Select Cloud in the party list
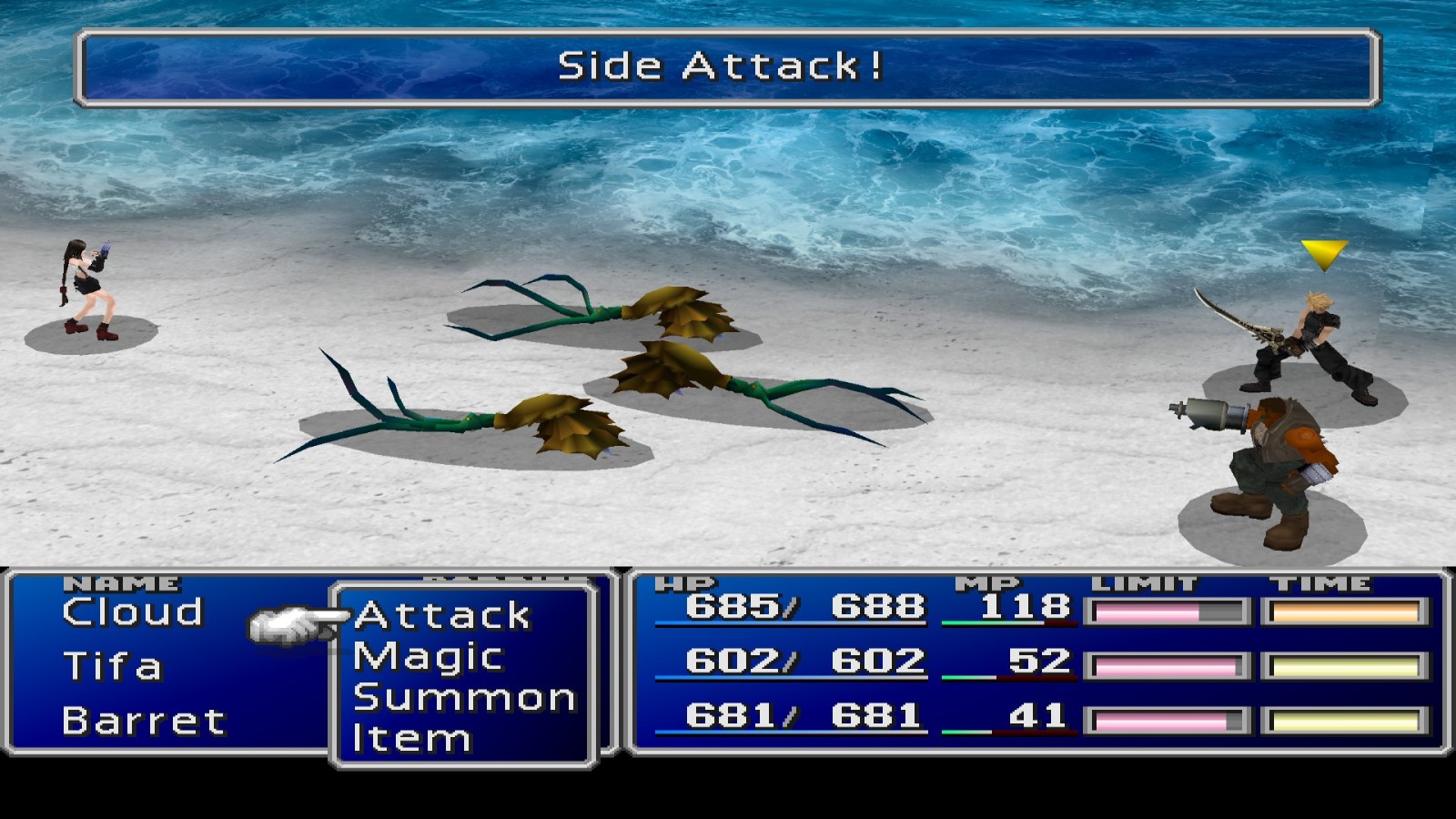 click(x=132, y=612)
